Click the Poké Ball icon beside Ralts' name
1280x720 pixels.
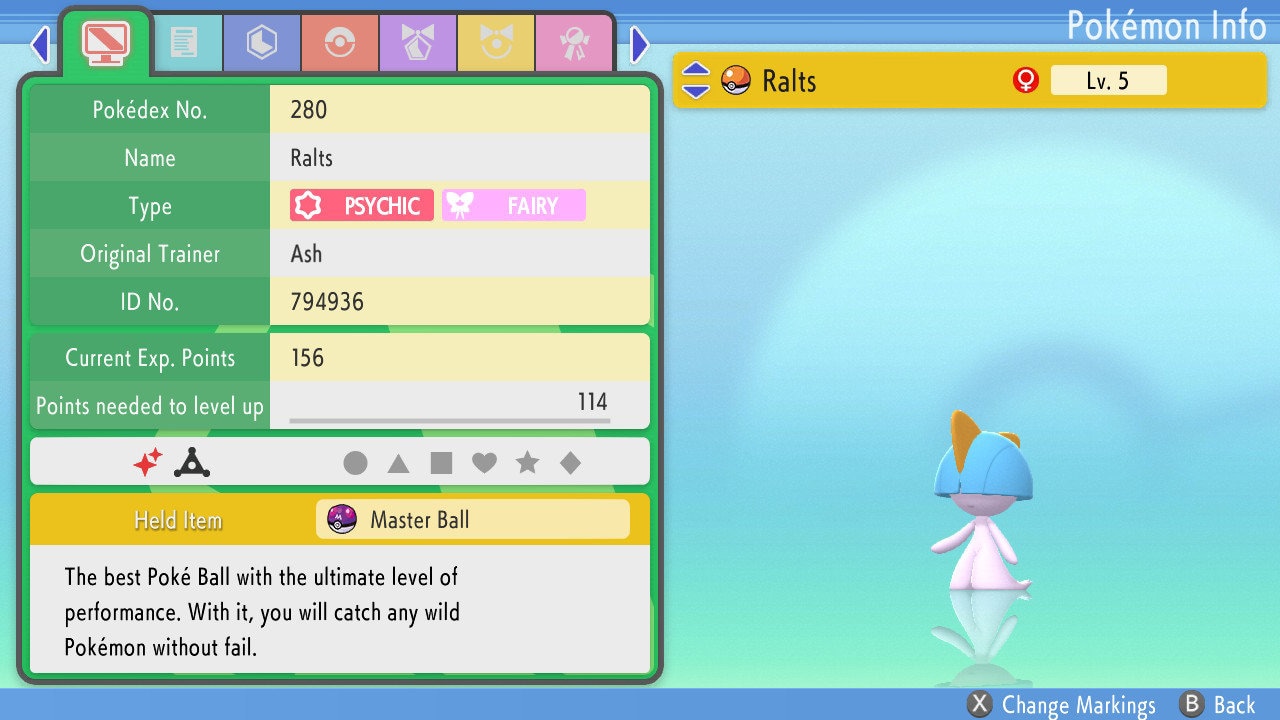point(736,80)
